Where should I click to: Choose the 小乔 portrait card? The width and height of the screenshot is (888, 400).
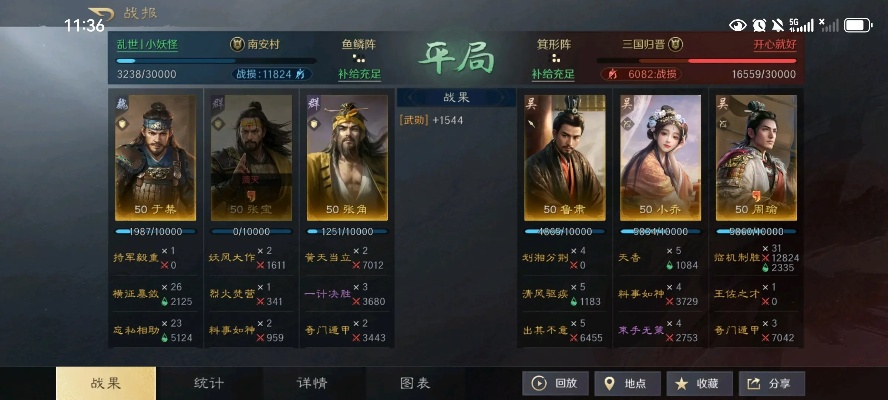click(x=660, y=157)
